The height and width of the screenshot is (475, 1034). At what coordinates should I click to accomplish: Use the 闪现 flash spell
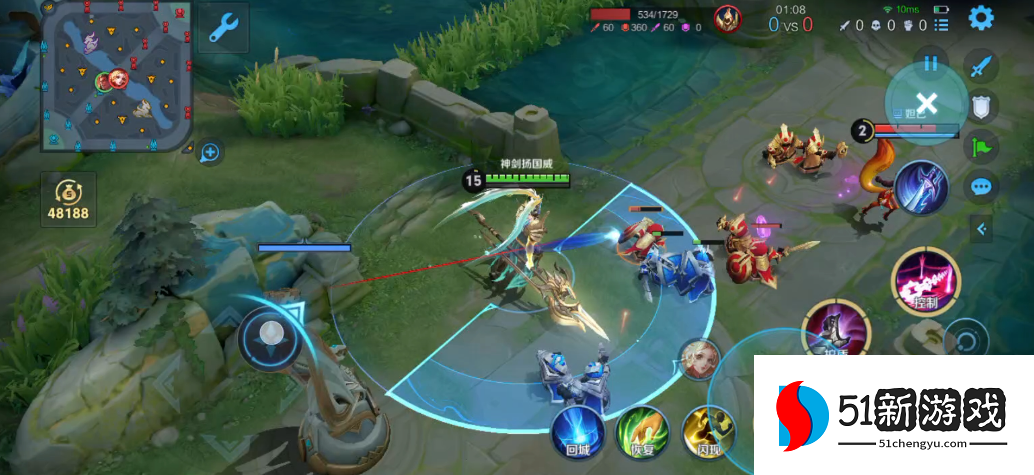click(706, 432)
